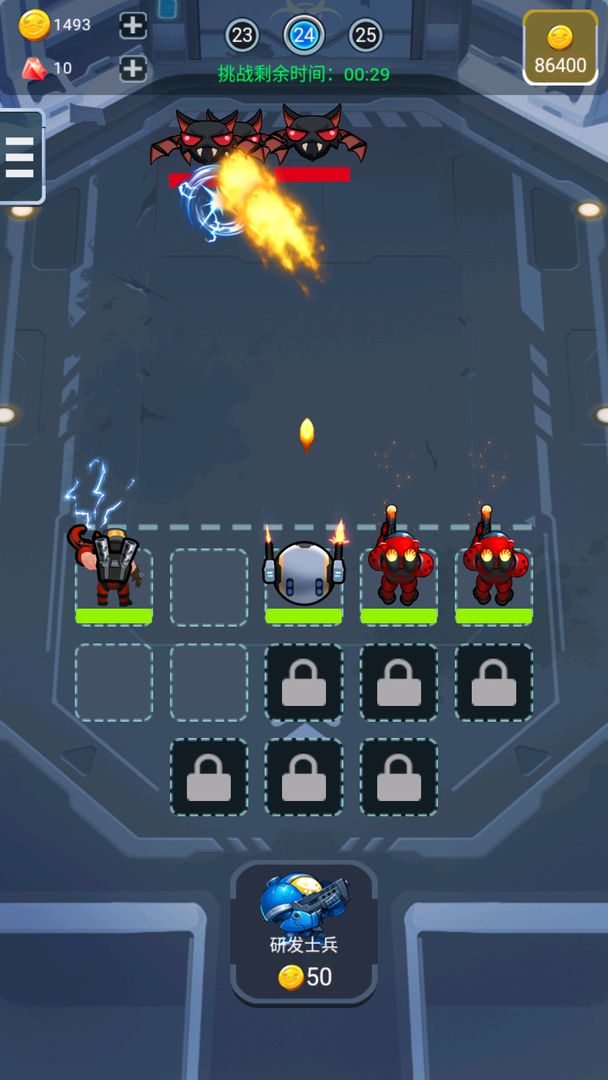Add more red gems with plus button
The height and width of the screenshot is (1080, 608).
(x=133, y=68)
